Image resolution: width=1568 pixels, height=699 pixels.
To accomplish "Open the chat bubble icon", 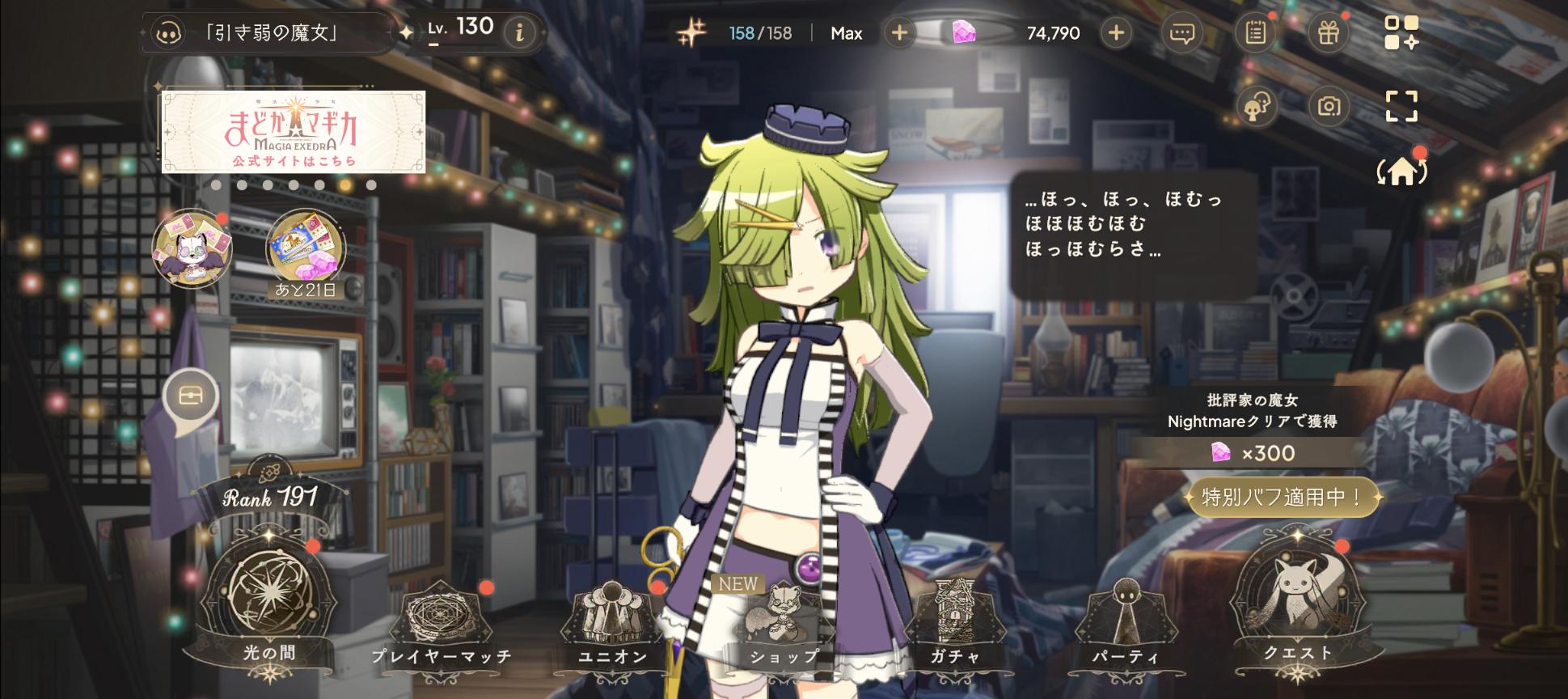I will click(x=1182, y=33).
